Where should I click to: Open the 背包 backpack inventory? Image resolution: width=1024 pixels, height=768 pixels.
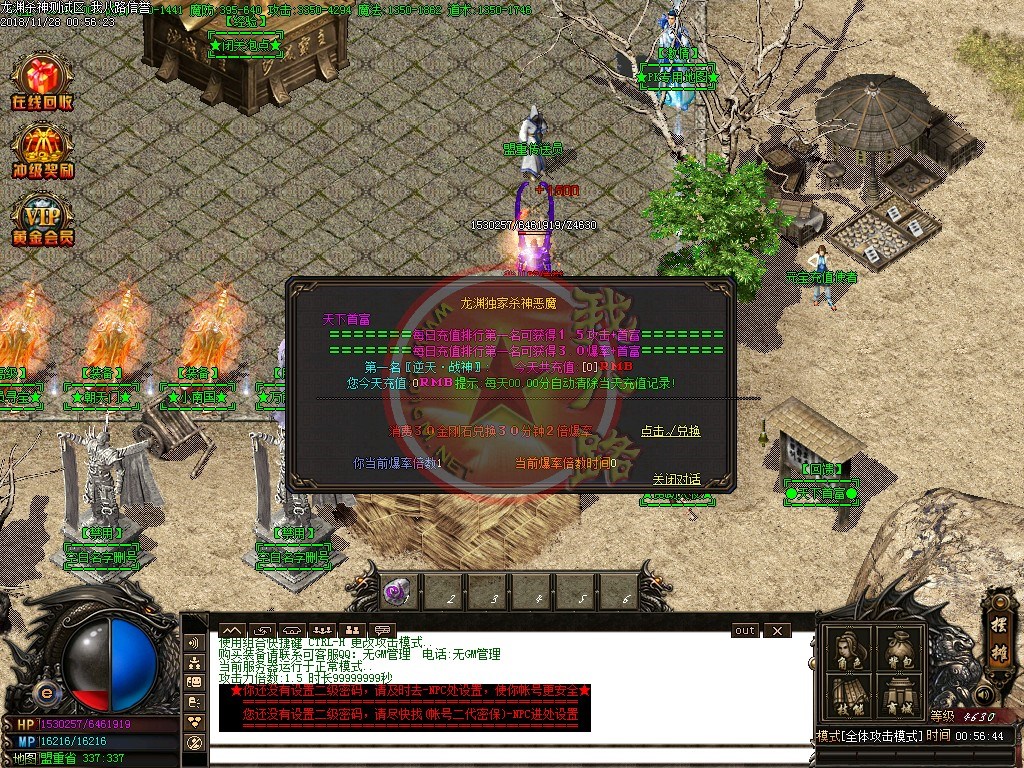coord(897,651)
